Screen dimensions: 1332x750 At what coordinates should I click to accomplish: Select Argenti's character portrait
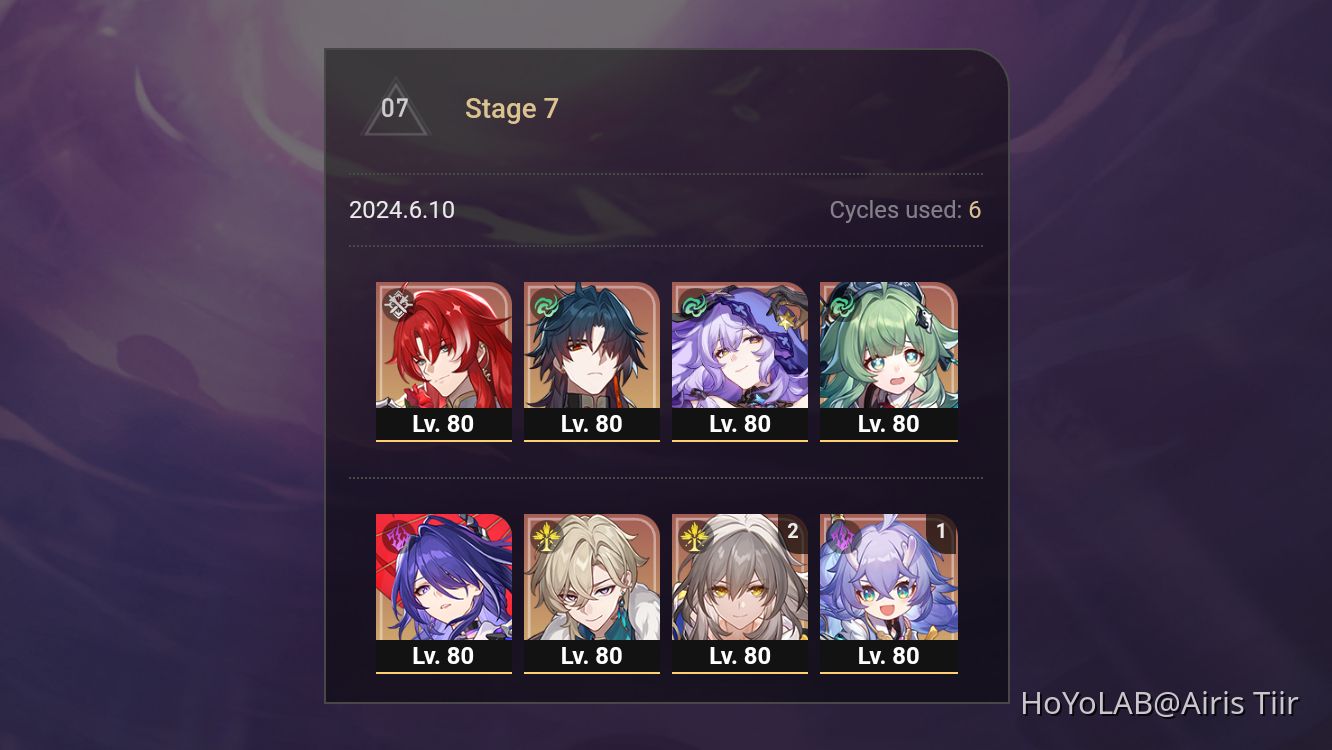(x=444, y=345)
